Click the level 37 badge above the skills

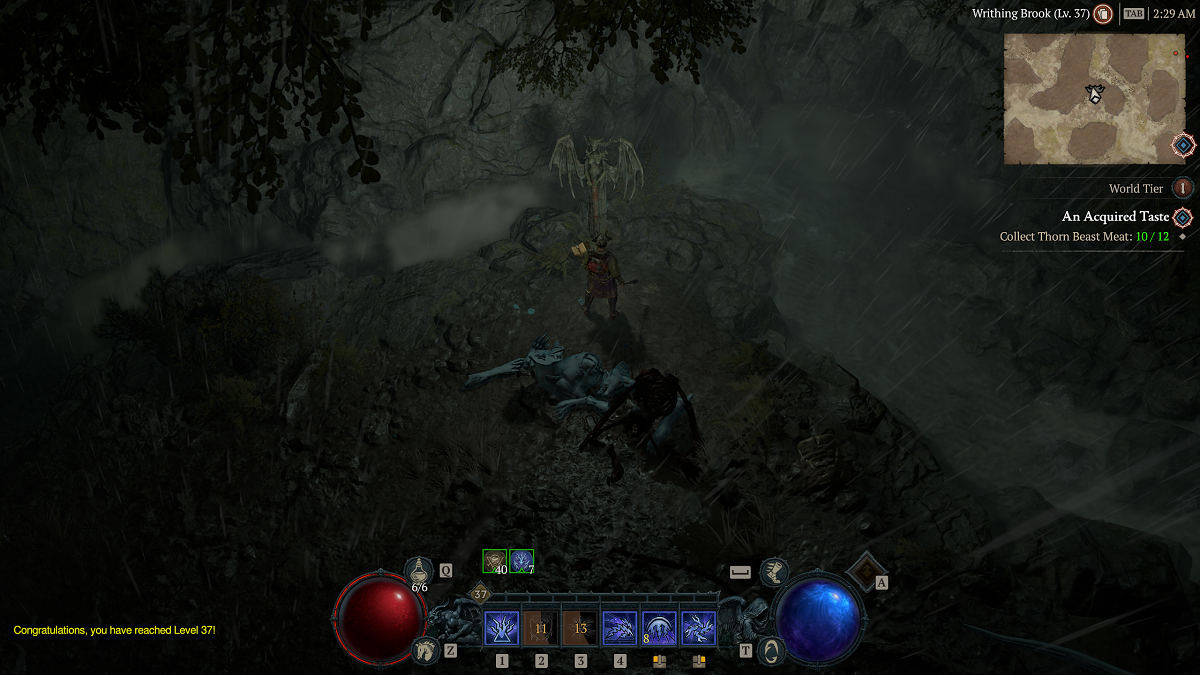480,594
